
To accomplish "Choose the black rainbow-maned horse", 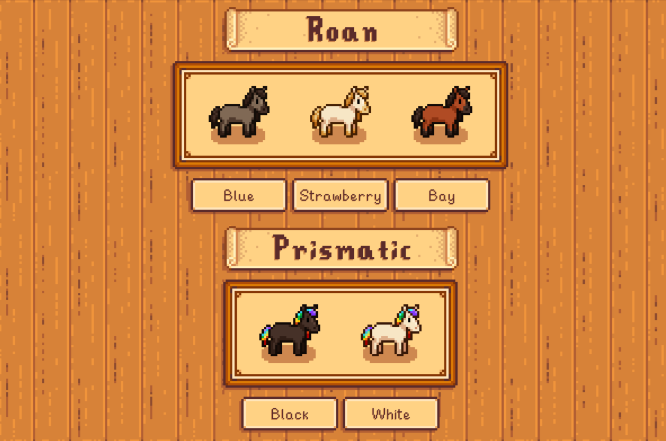I will pyautogui.click(x=289, y=330).
